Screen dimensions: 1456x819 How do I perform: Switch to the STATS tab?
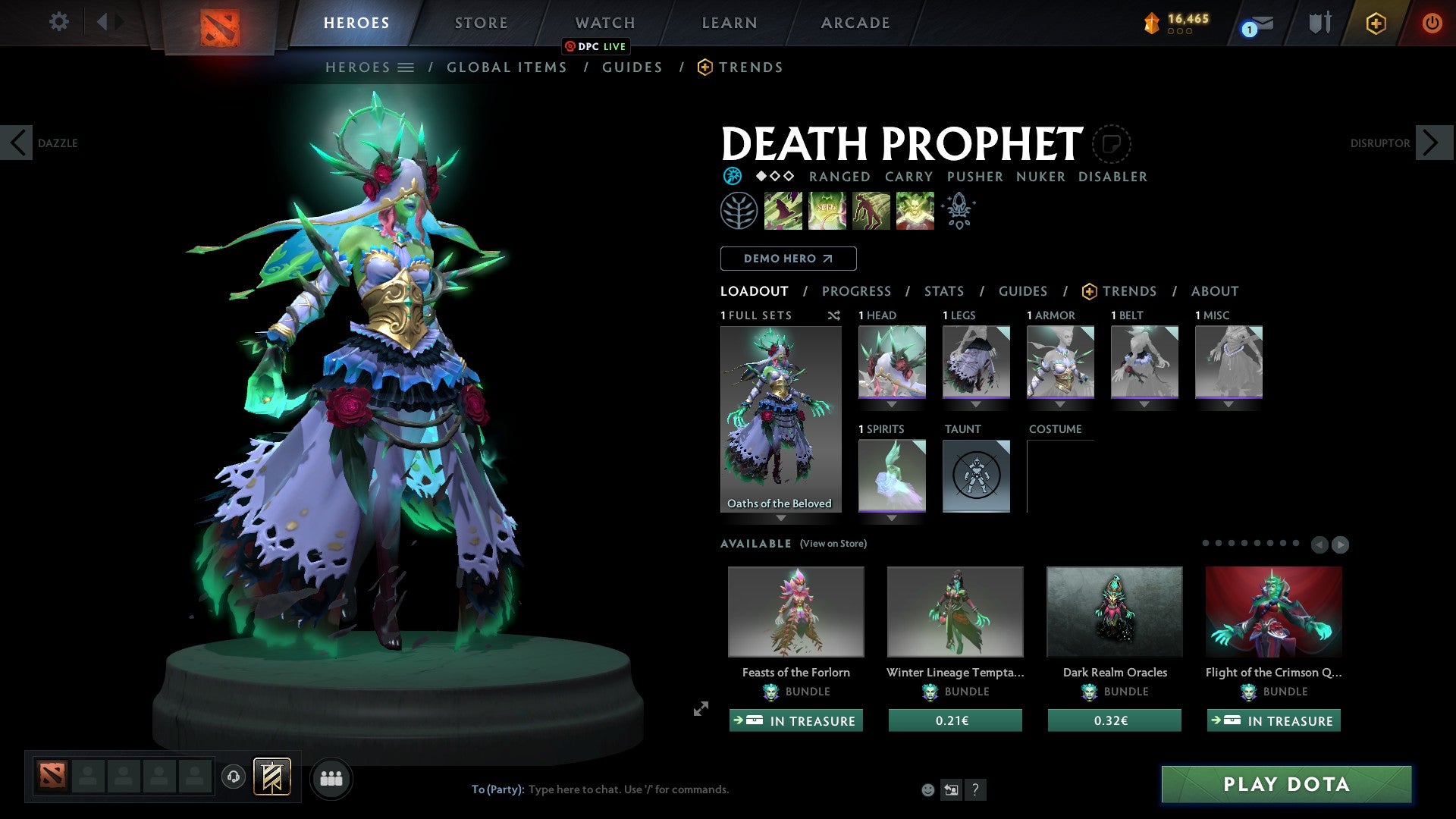tap(943, 290)
